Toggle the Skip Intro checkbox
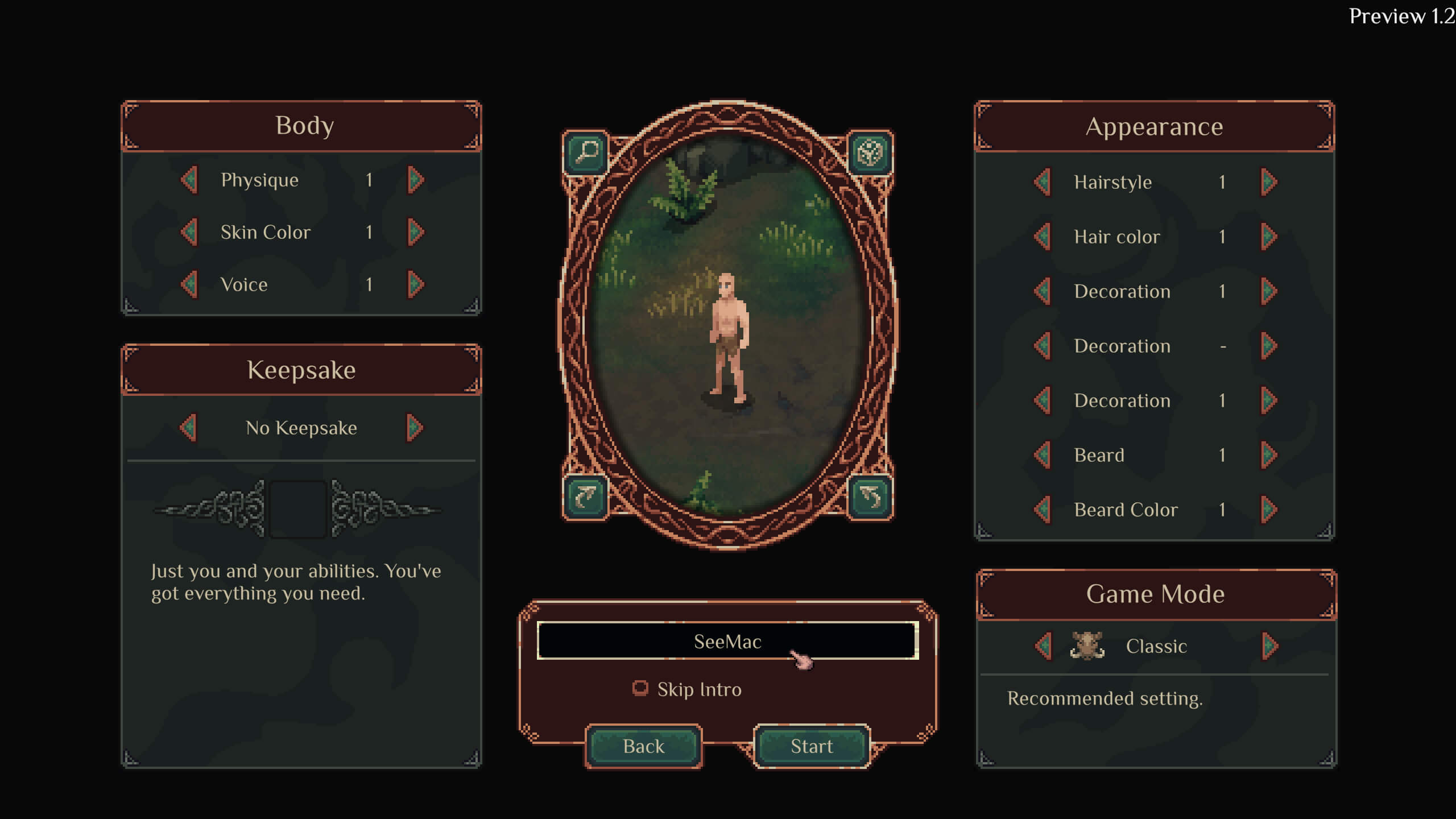The image size is (1456, 819). point(640,689)
